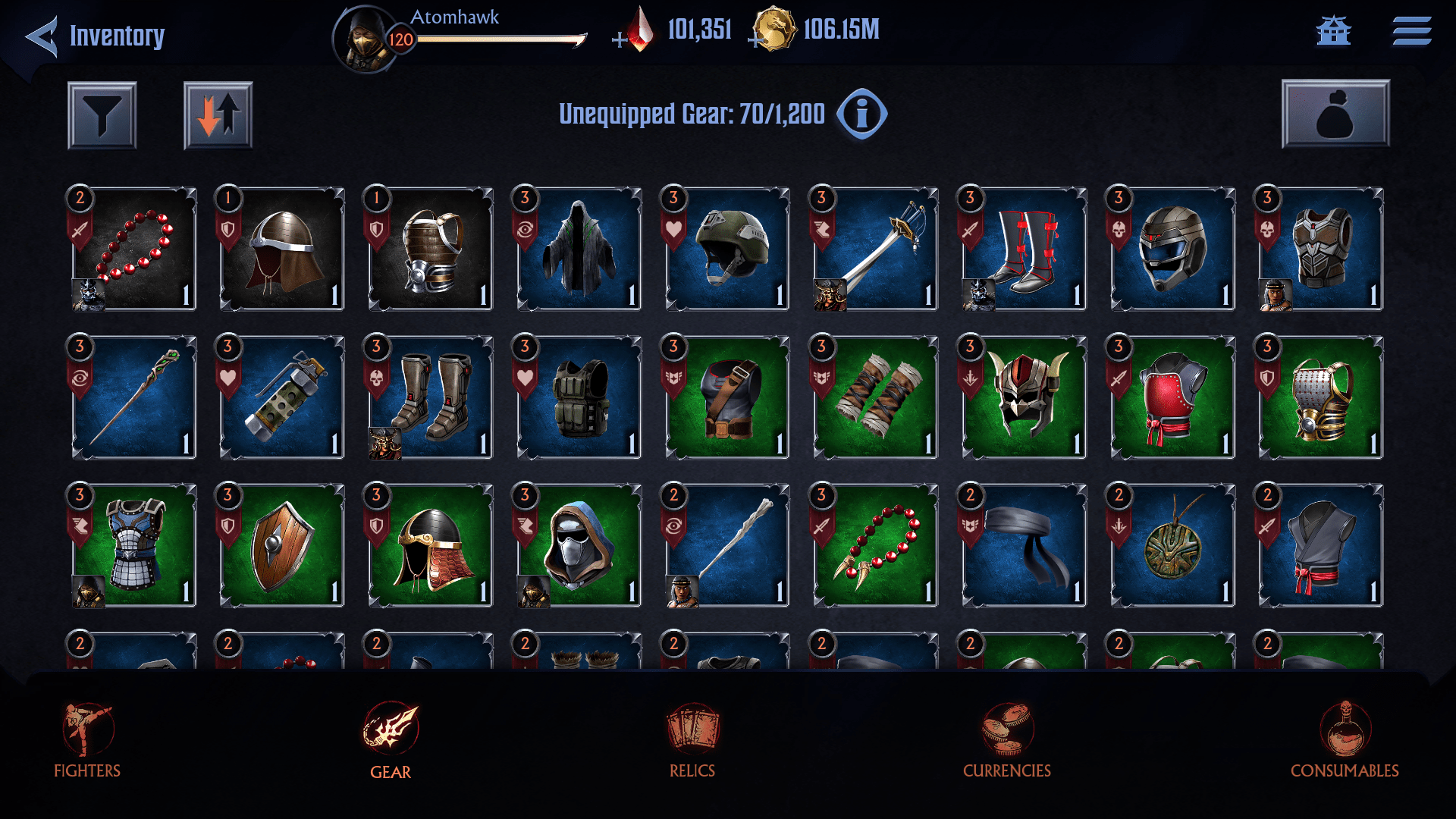
Task: Switch to the Relics tab
Action: pyautogui.click(x=692, y=739)
